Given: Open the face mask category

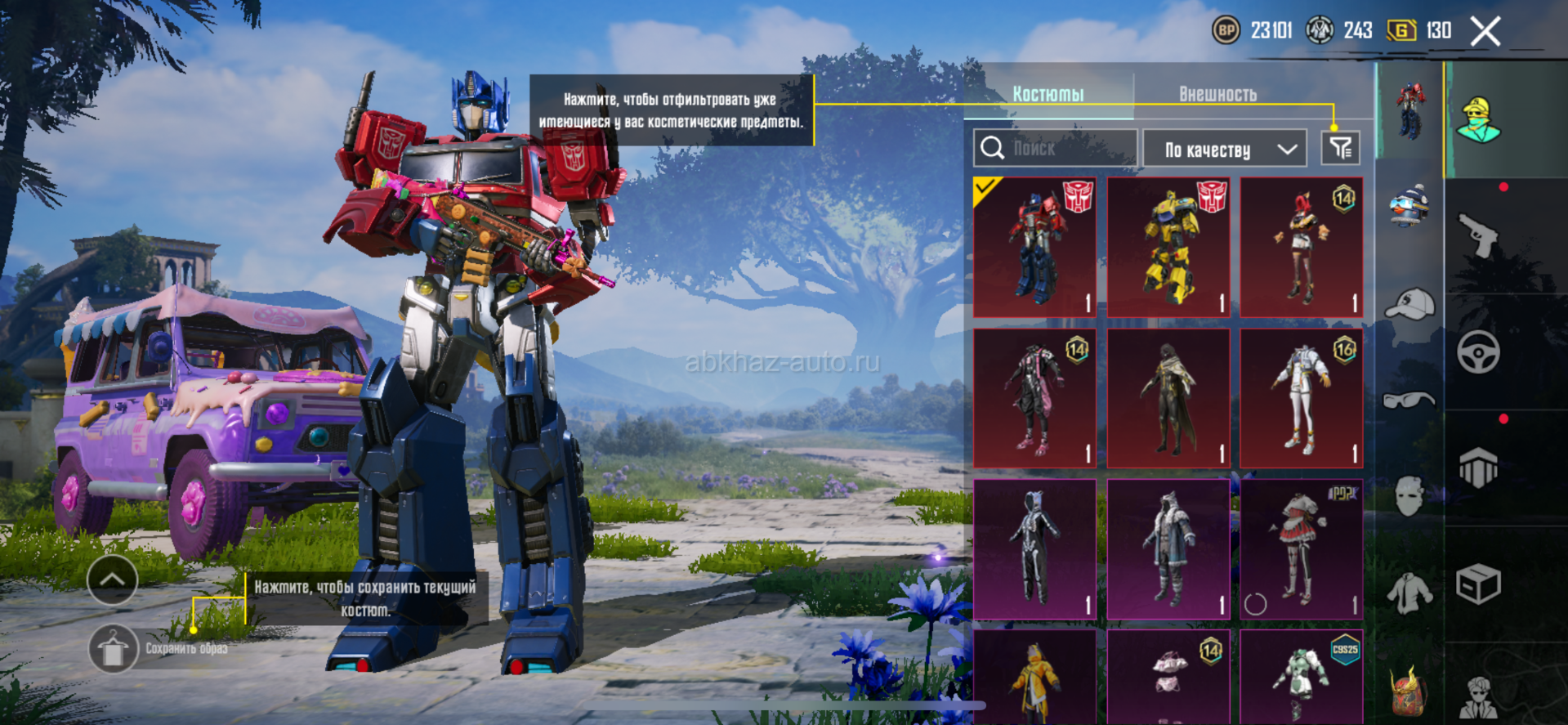Looking at the screenshot, I should coord(1409,495).
